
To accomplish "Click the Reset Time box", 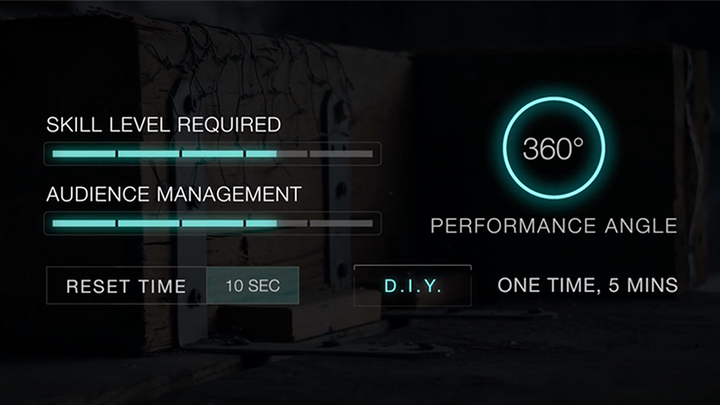I will pos(126,286).
